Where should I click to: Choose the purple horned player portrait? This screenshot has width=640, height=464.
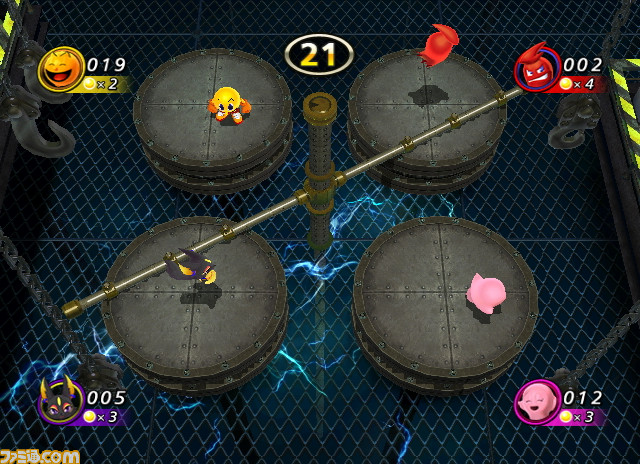tap(59, 402)
